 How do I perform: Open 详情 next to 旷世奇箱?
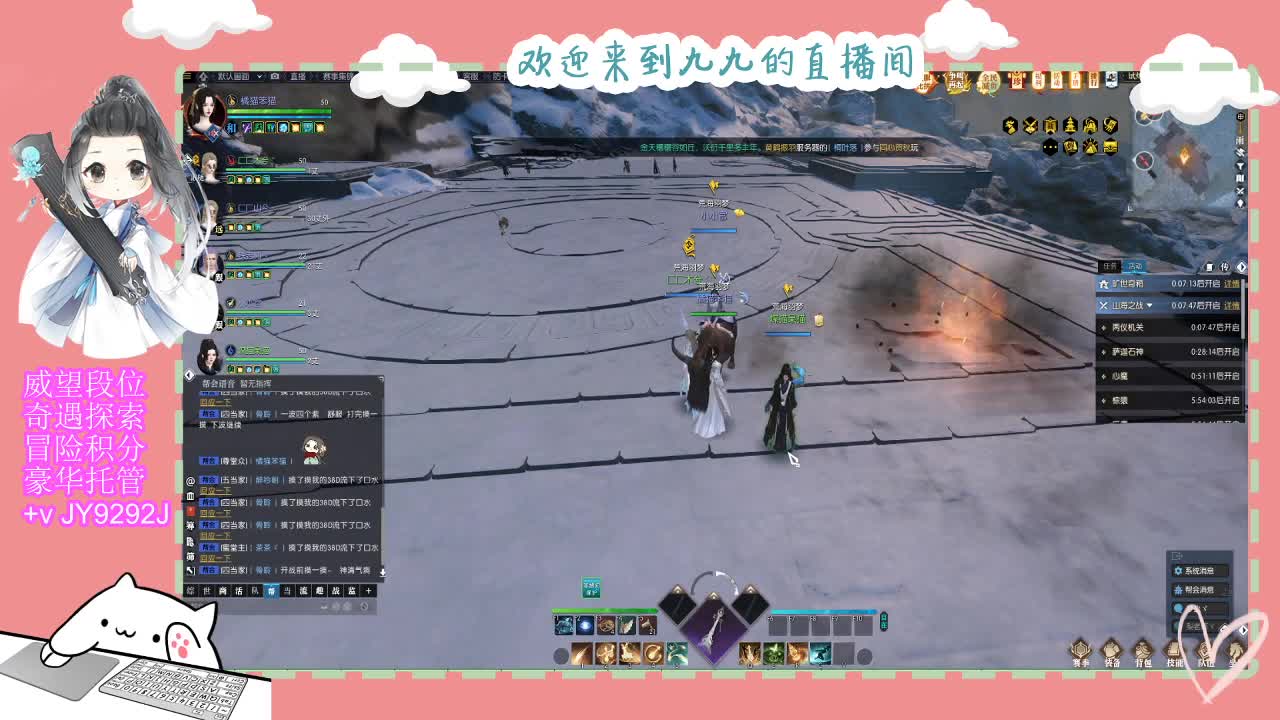(x=1231, y=284)
